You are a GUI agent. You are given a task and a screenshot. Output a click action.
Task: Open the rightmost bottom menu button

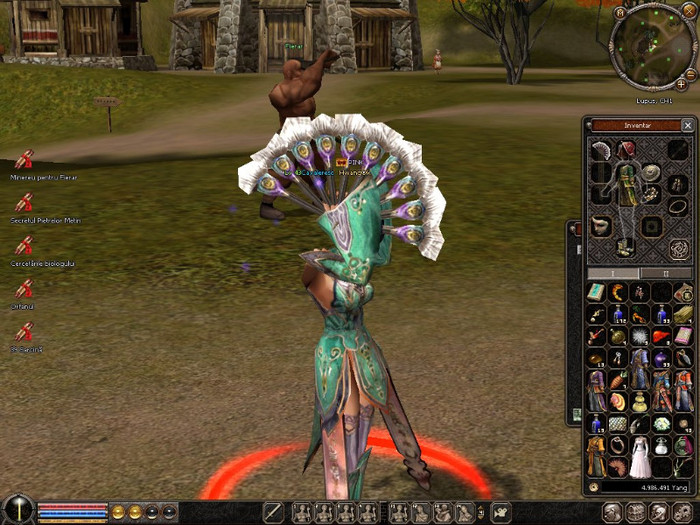(683, 513)
